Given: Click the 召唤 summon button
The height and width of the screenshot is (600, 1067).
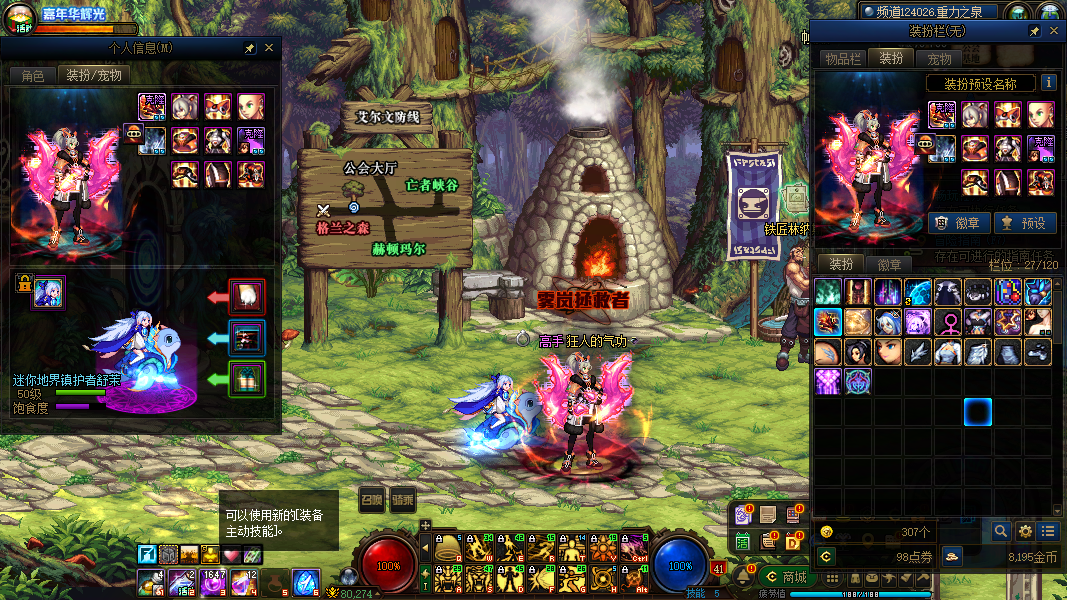Looking at the screenshot, I should (371, 500).
